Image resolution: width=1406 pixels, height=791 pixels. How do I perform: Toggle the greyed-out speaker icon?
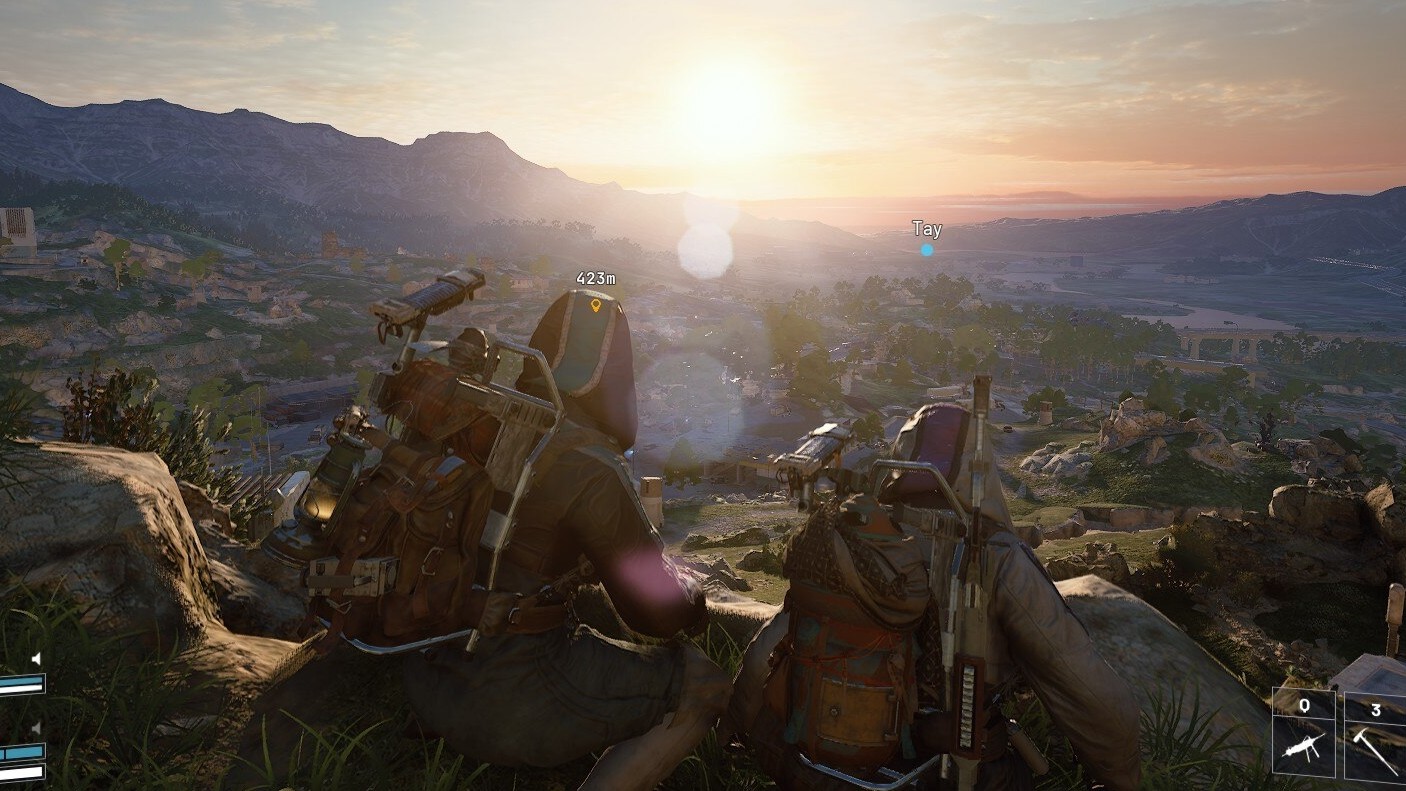[36, 727]
